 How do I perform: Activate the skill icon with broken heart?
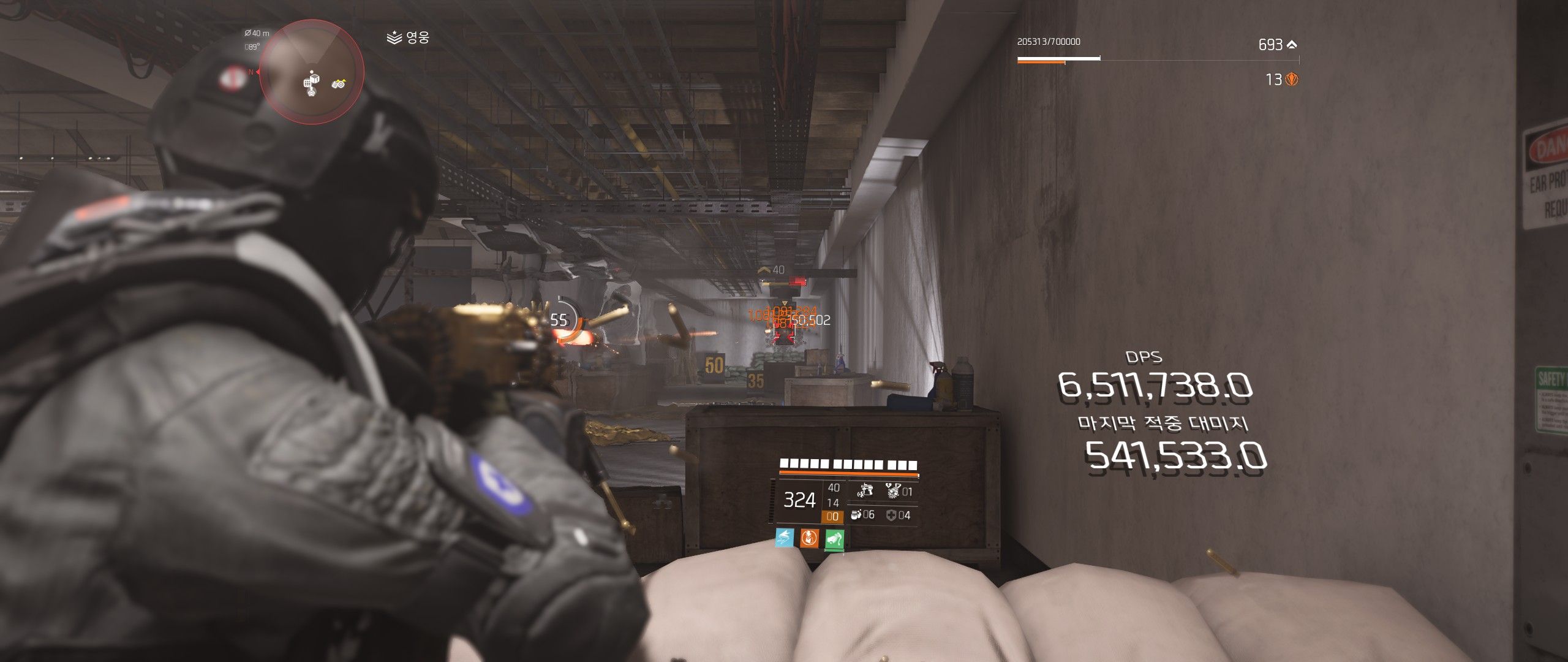tap(893, 490)
